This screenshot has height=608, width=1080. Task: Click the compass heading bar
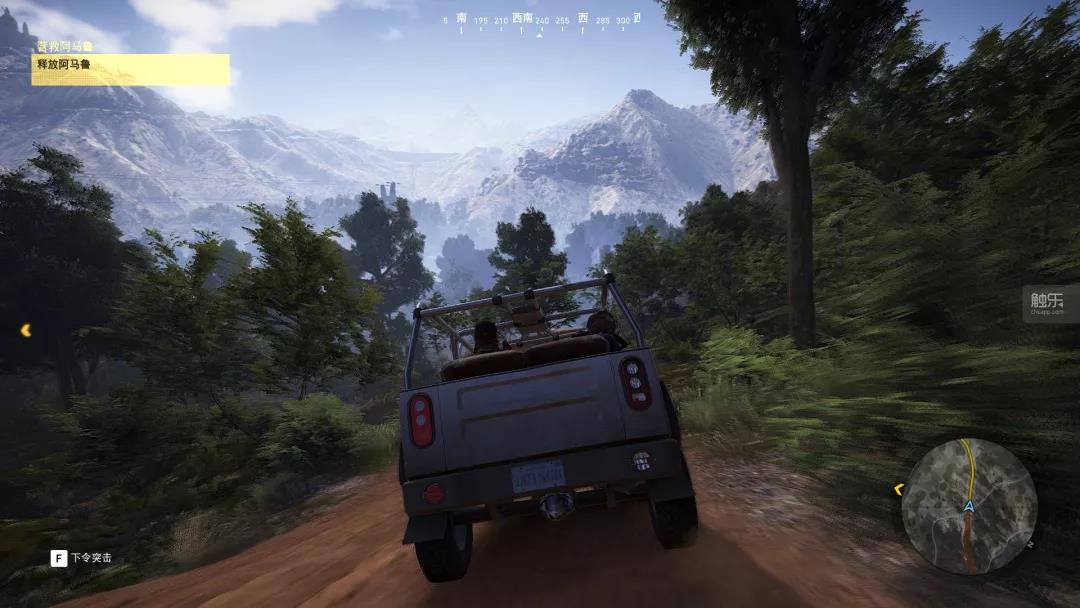[540, 21]
